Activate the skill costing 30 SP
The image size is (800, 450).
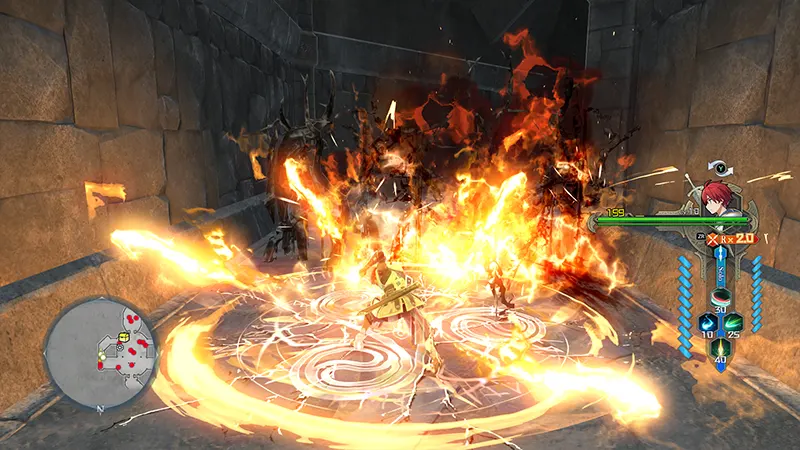tap(718, 297)
